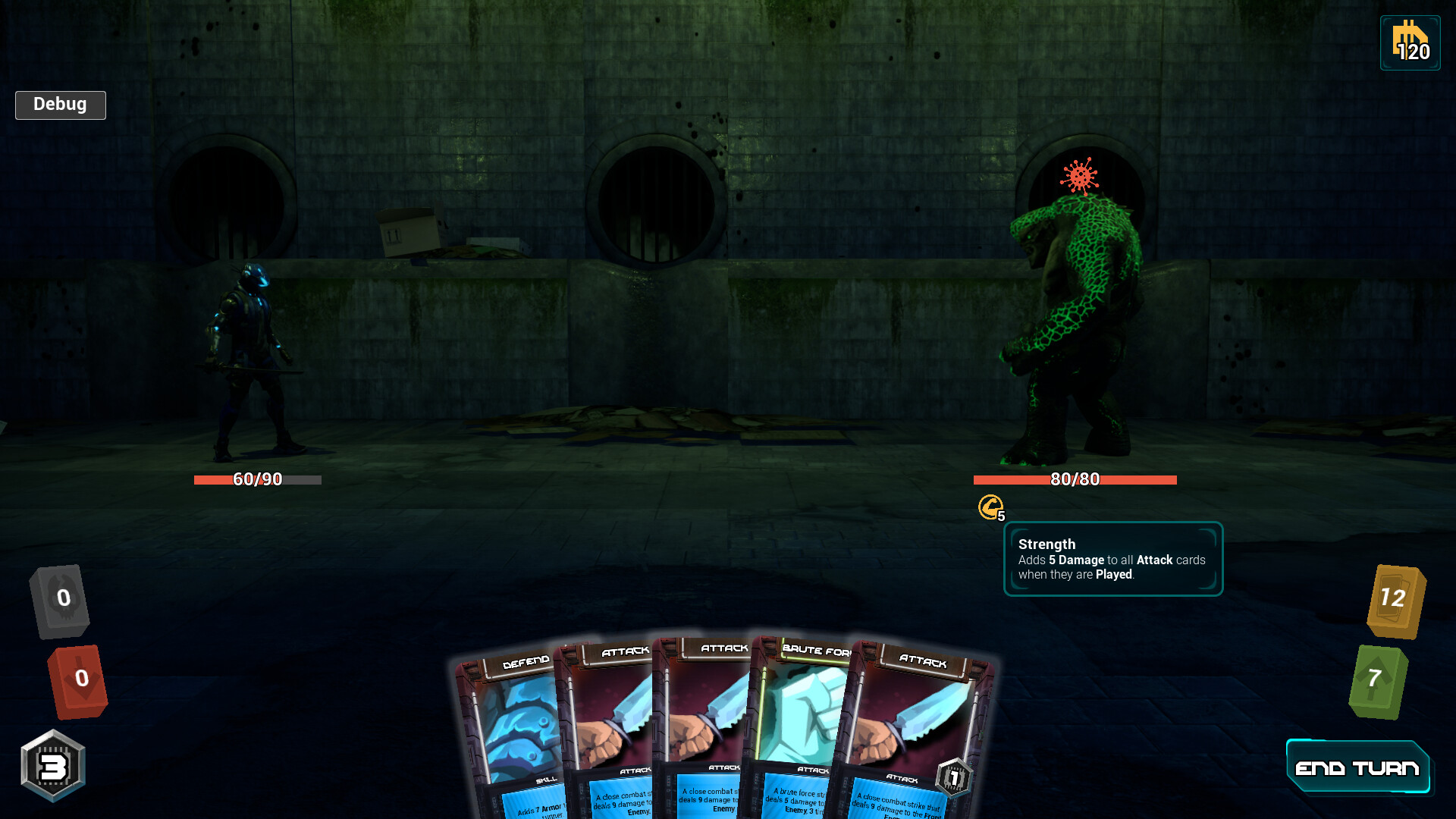The height and width of the screenshot is (819, 1456).
Task: Click the Strength buff icon showing 5
Action: 990,507
